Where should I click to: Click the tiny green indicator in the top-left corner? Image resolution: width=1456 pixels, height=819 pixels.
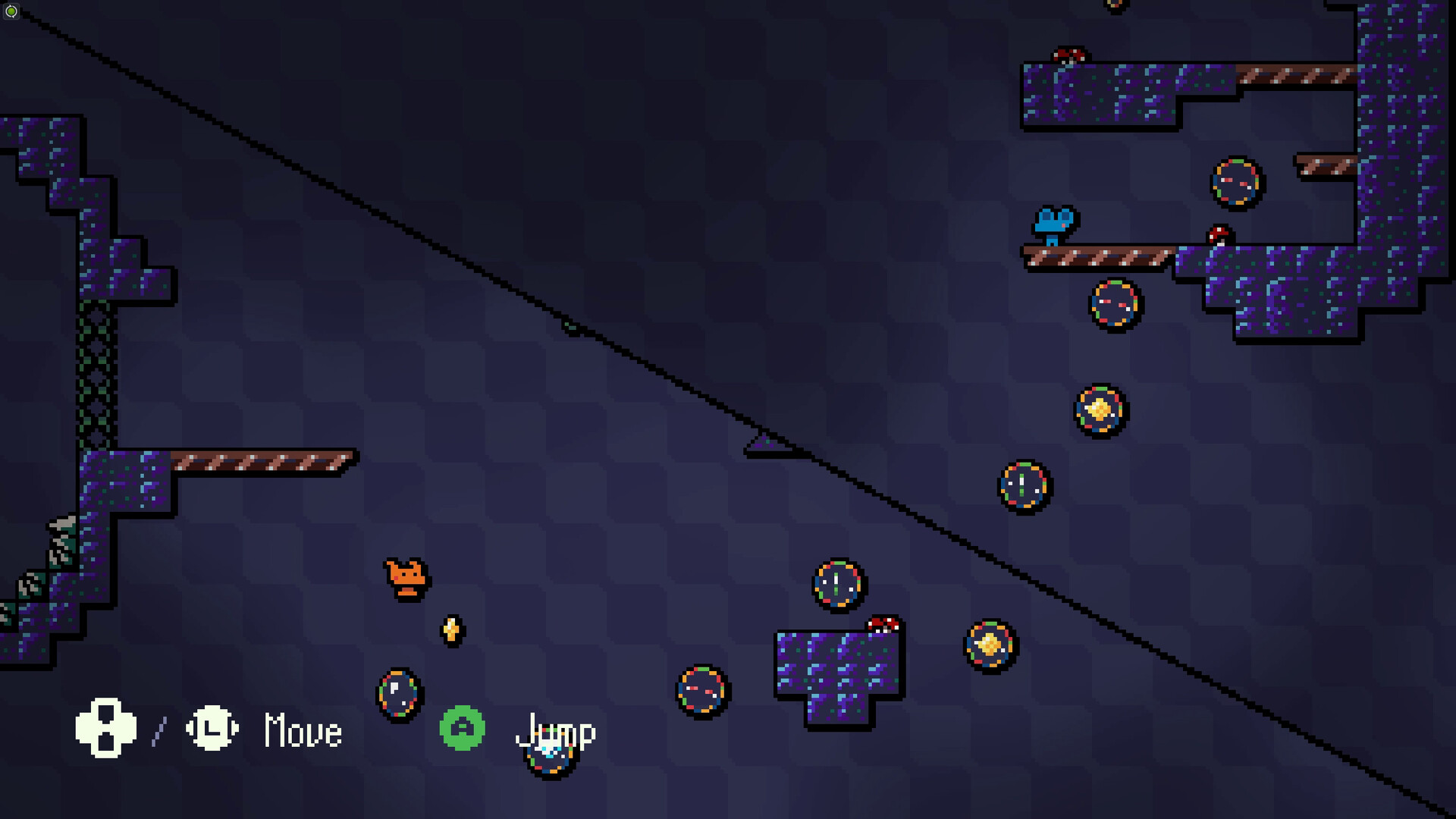coord(11,11)
